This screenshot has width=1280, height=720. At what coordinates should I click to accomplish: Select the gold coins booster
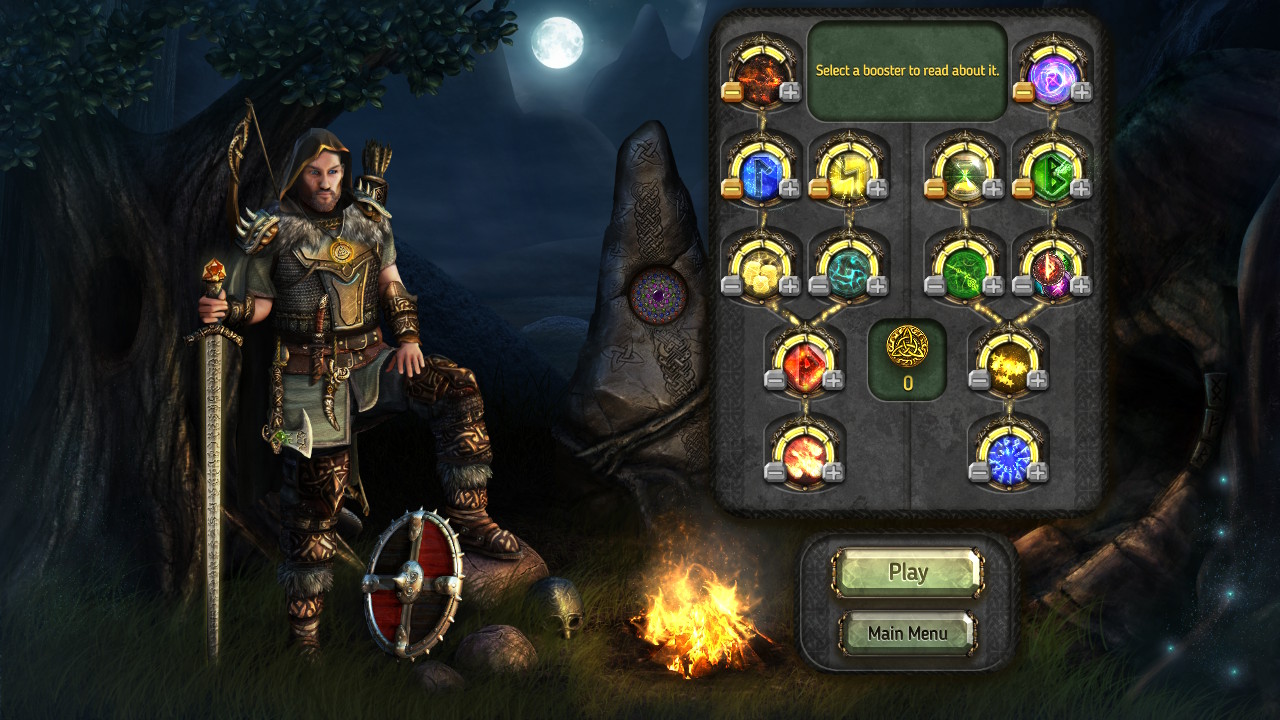tap(760, 270)
